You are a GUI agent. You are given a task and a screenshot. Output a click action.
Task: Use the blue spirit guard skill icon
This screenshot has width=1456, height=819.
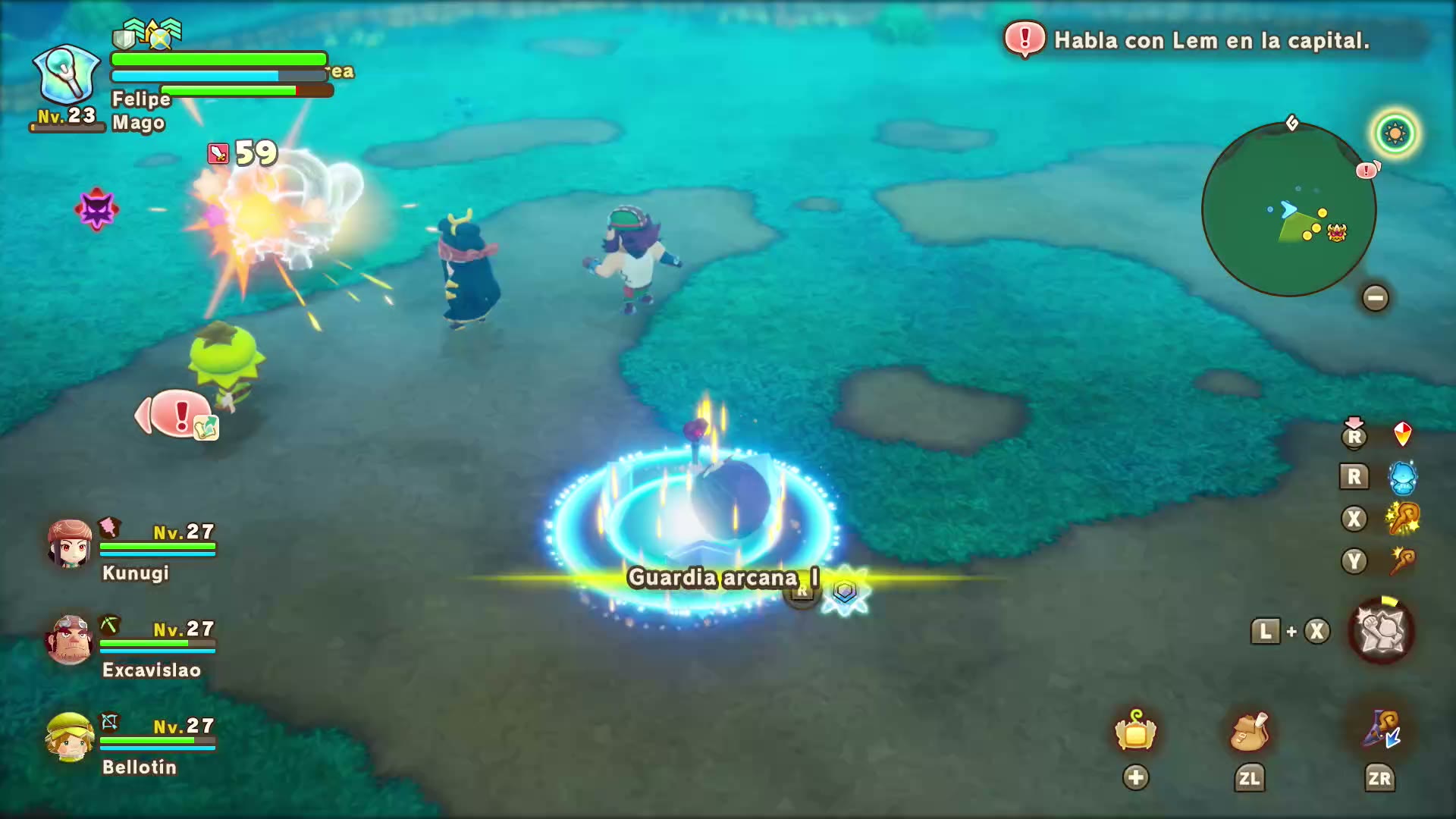pyautogui.click(x=1402, y=478)
